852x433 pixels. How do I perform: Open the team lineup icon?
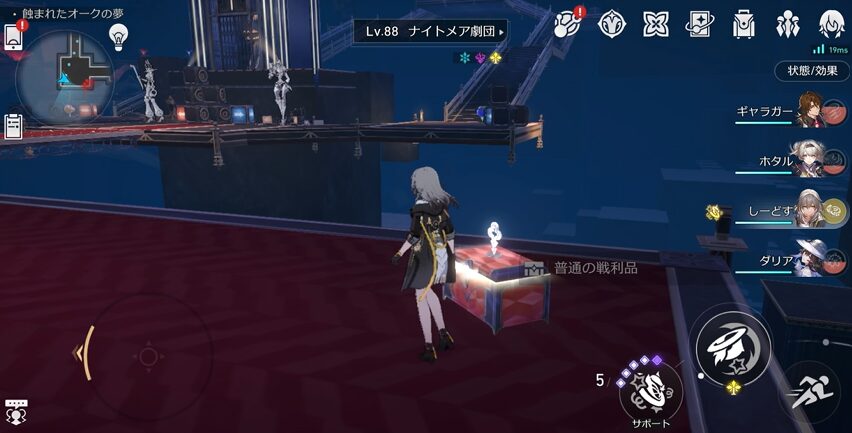[787, 23]
